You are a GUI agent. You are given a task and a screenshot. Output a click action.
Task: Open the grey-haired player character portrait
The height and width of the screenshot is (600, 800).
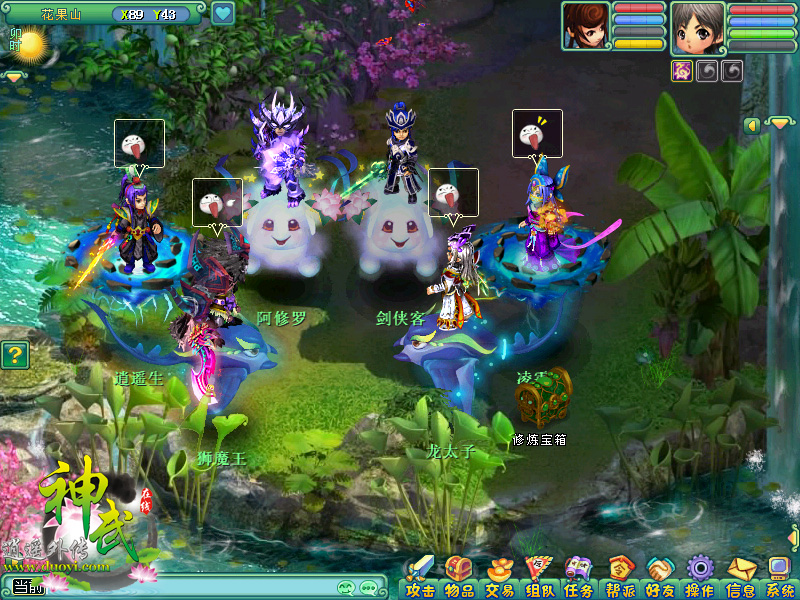(x=697, y=27)
